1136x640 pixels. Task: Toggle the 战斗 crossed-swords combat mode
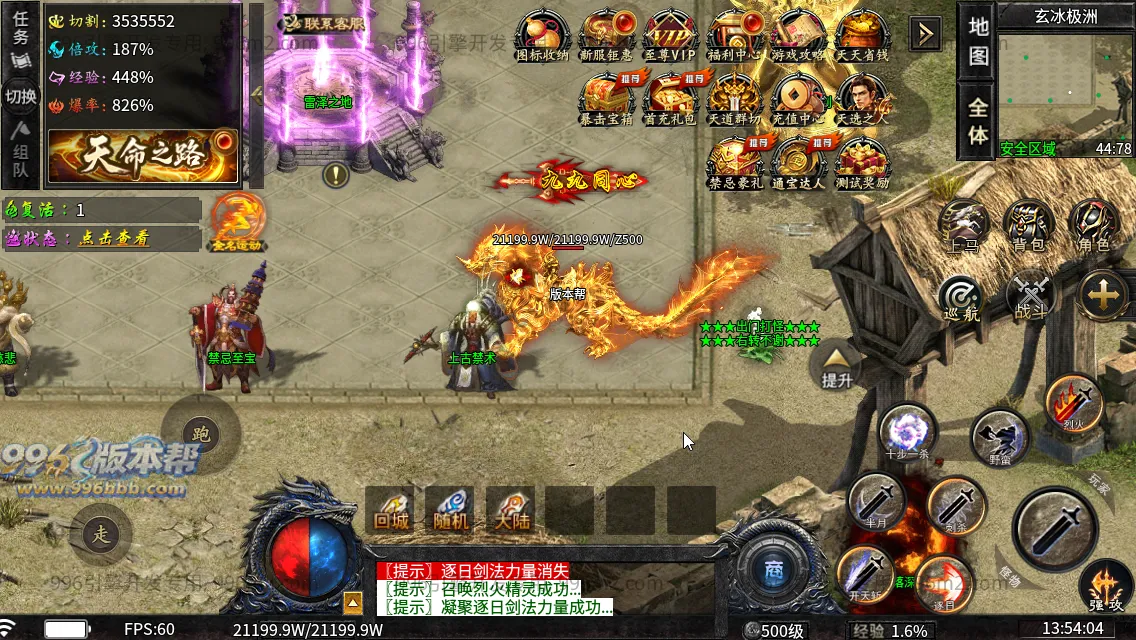tap(1029, 294)
